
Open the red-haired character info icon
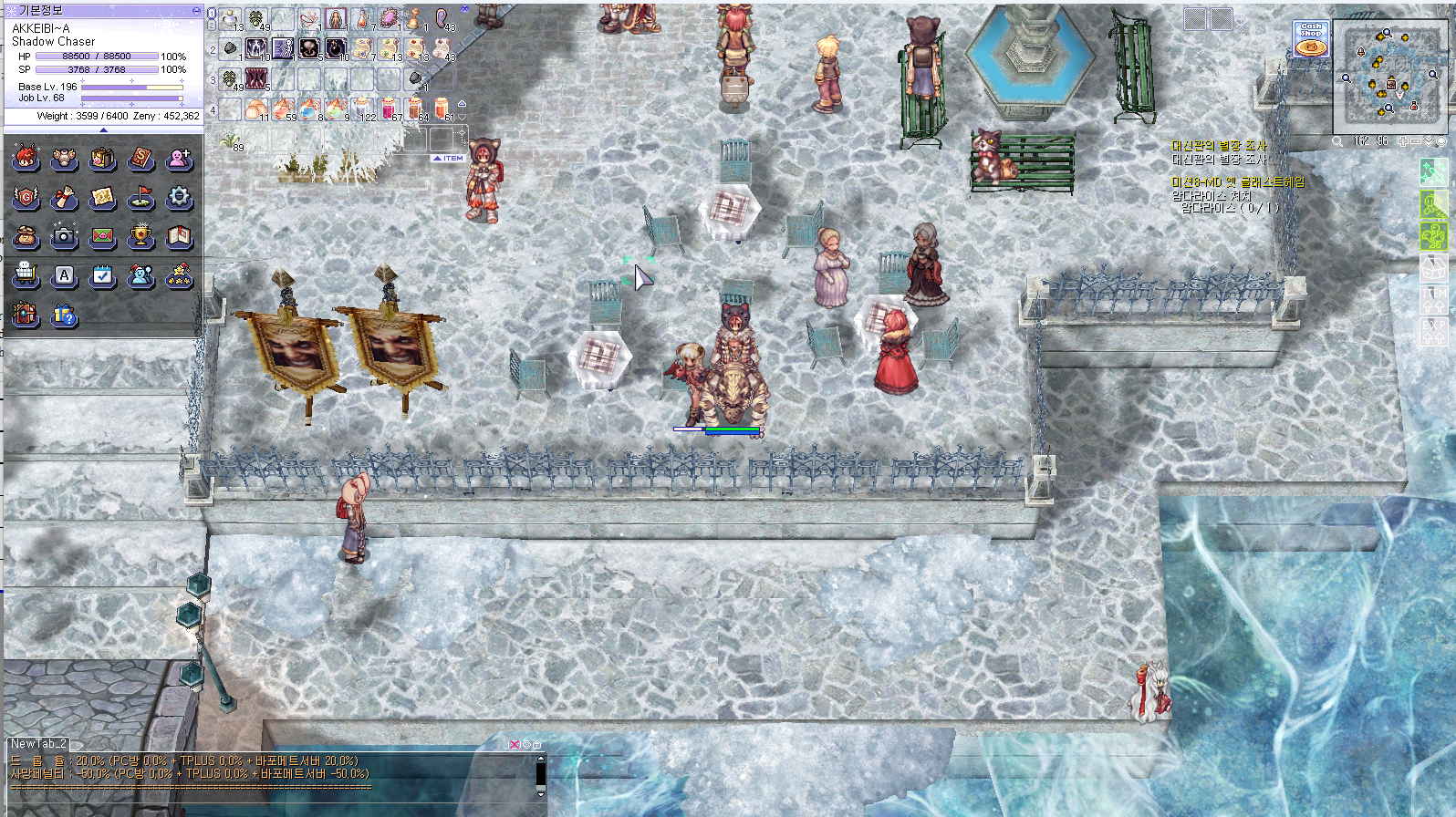[x=26, y=158]
